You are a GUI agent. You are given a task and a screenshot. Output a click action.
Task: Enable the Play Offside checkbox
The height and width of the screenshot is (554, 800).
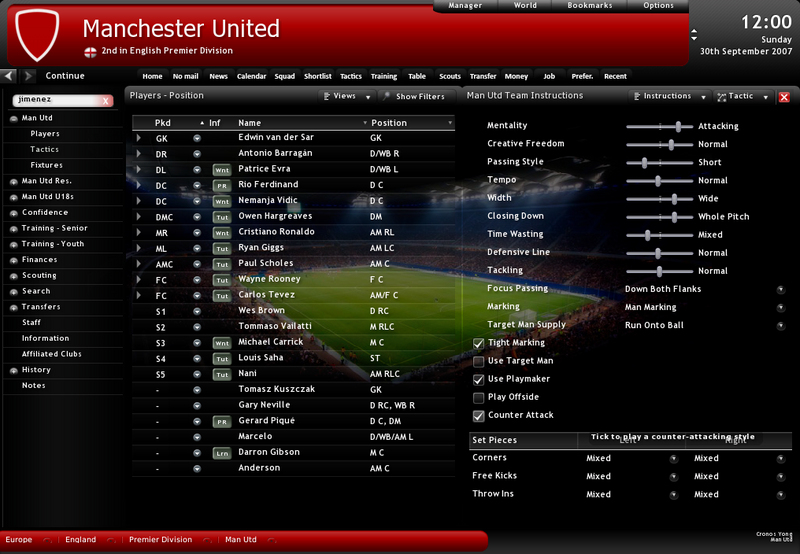479,397
